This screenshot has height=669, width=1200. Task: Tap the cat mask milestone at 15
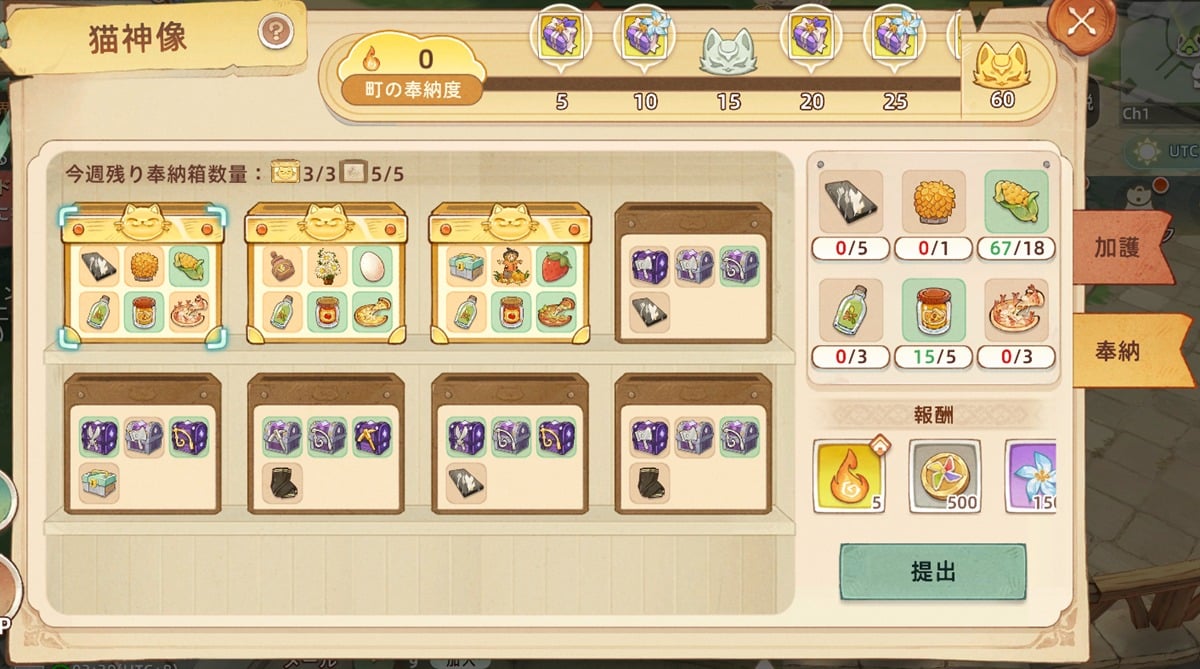(729, 48)
